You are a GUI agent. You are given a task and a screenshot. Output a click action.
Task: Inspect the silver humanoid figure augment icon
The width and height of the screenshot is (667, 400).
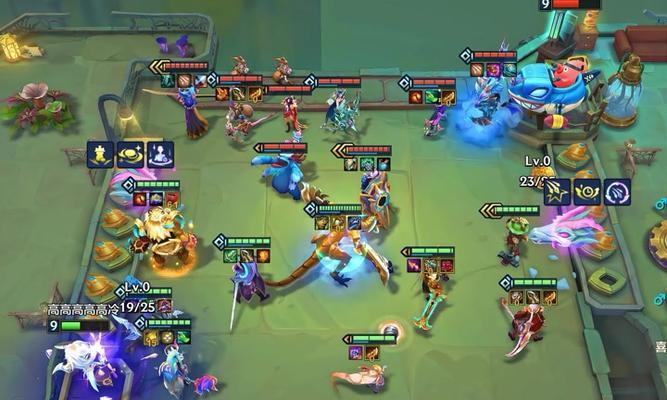tap(160, 154)
